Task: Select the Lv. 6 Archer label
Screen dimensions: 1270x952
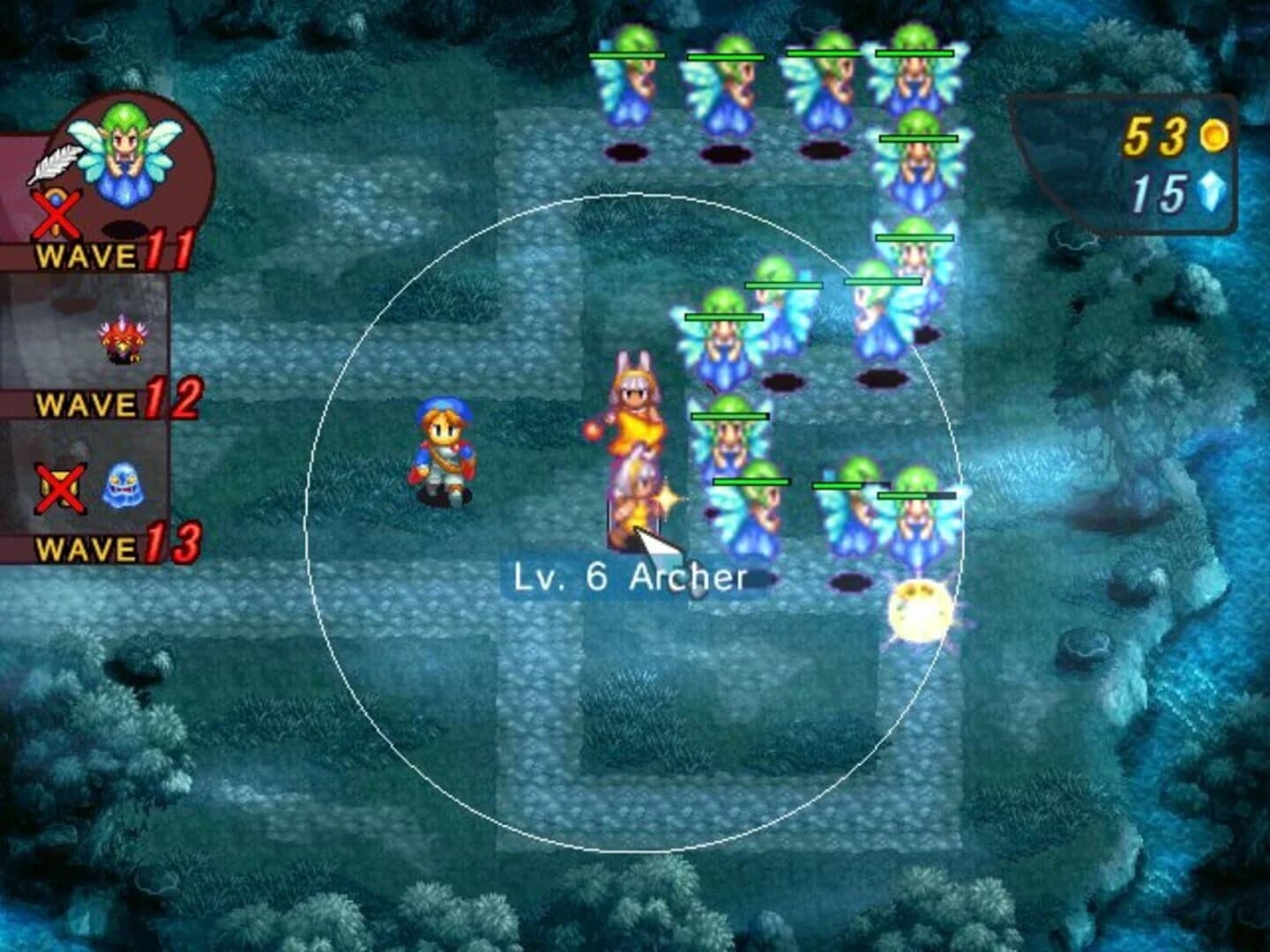Action: pyautogui.click(x=628, y=578)
